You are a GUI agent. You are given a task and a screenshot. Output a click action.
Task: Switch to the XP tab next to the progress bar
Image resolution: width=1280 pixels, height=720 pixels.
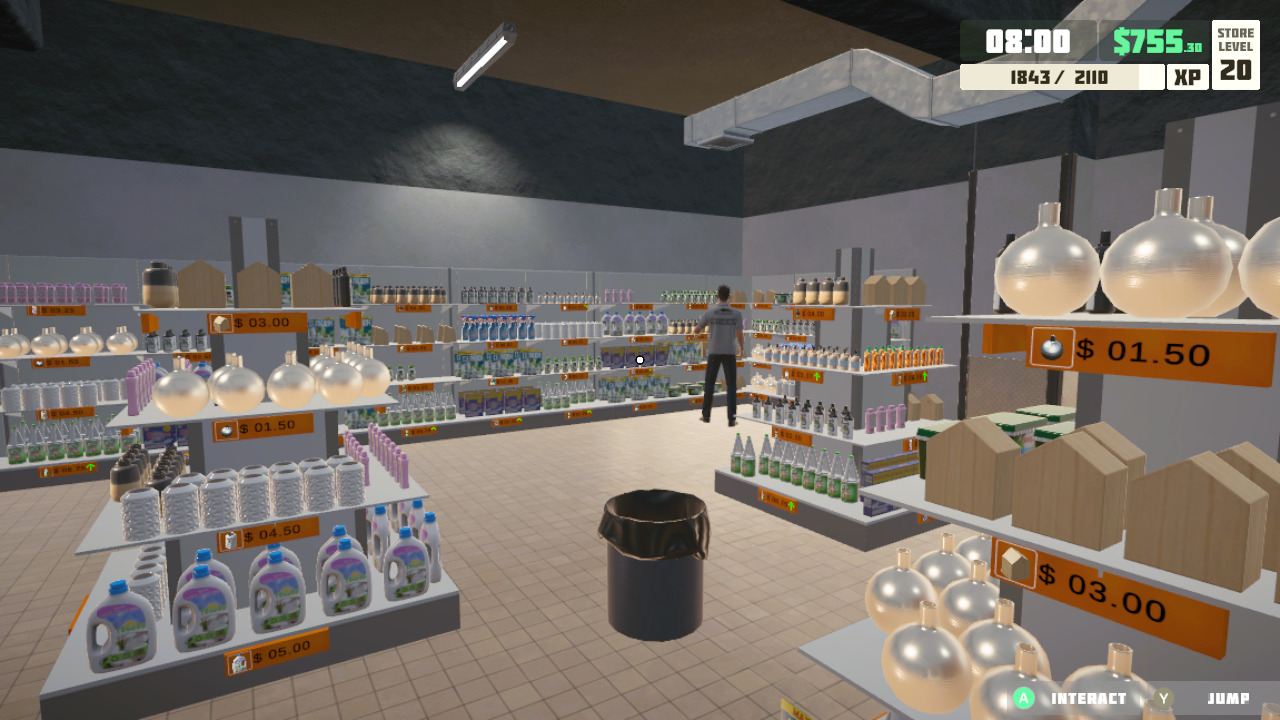(x=1186, y=77)
